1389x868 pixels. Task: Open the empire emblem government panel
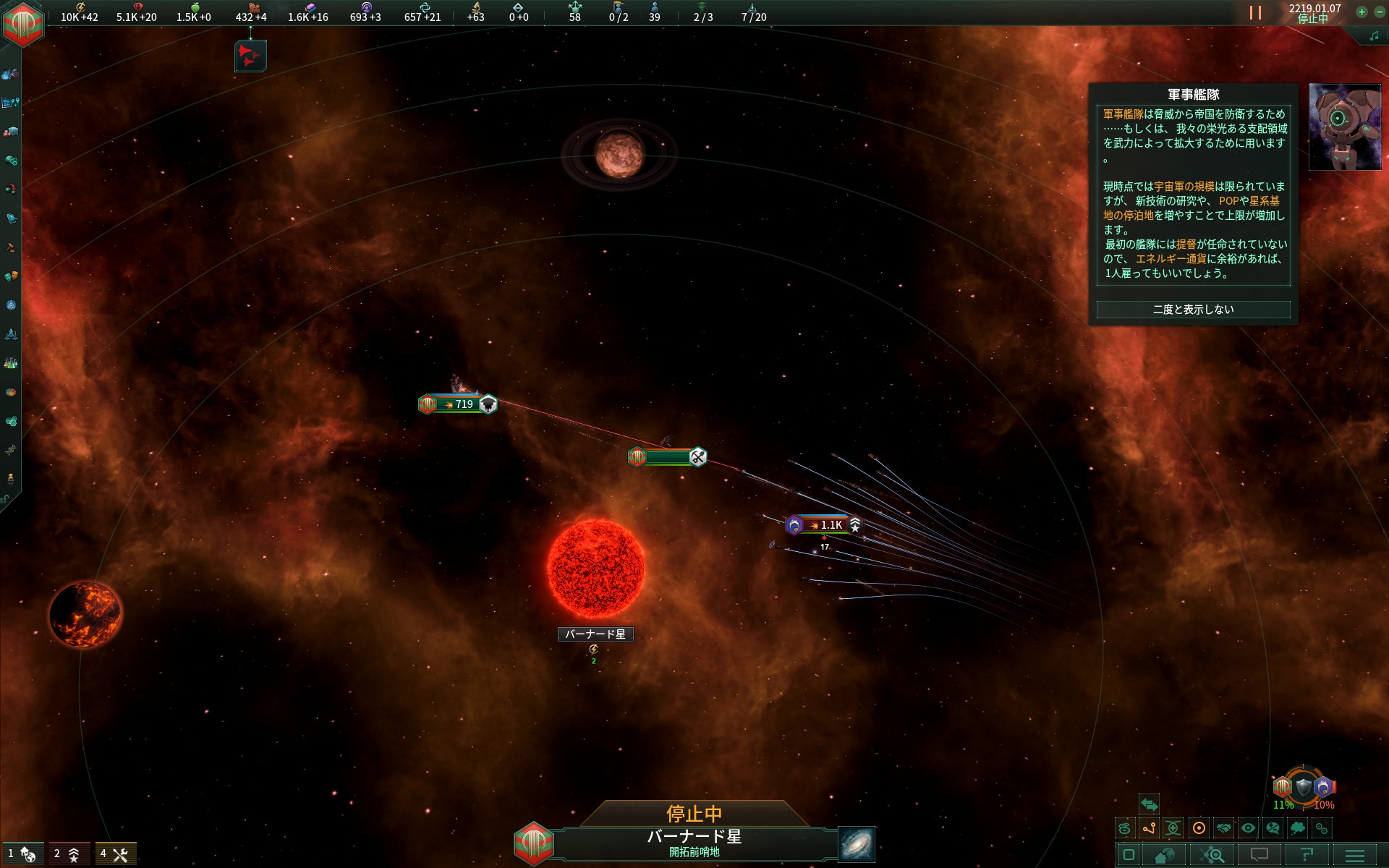point(23,23)
